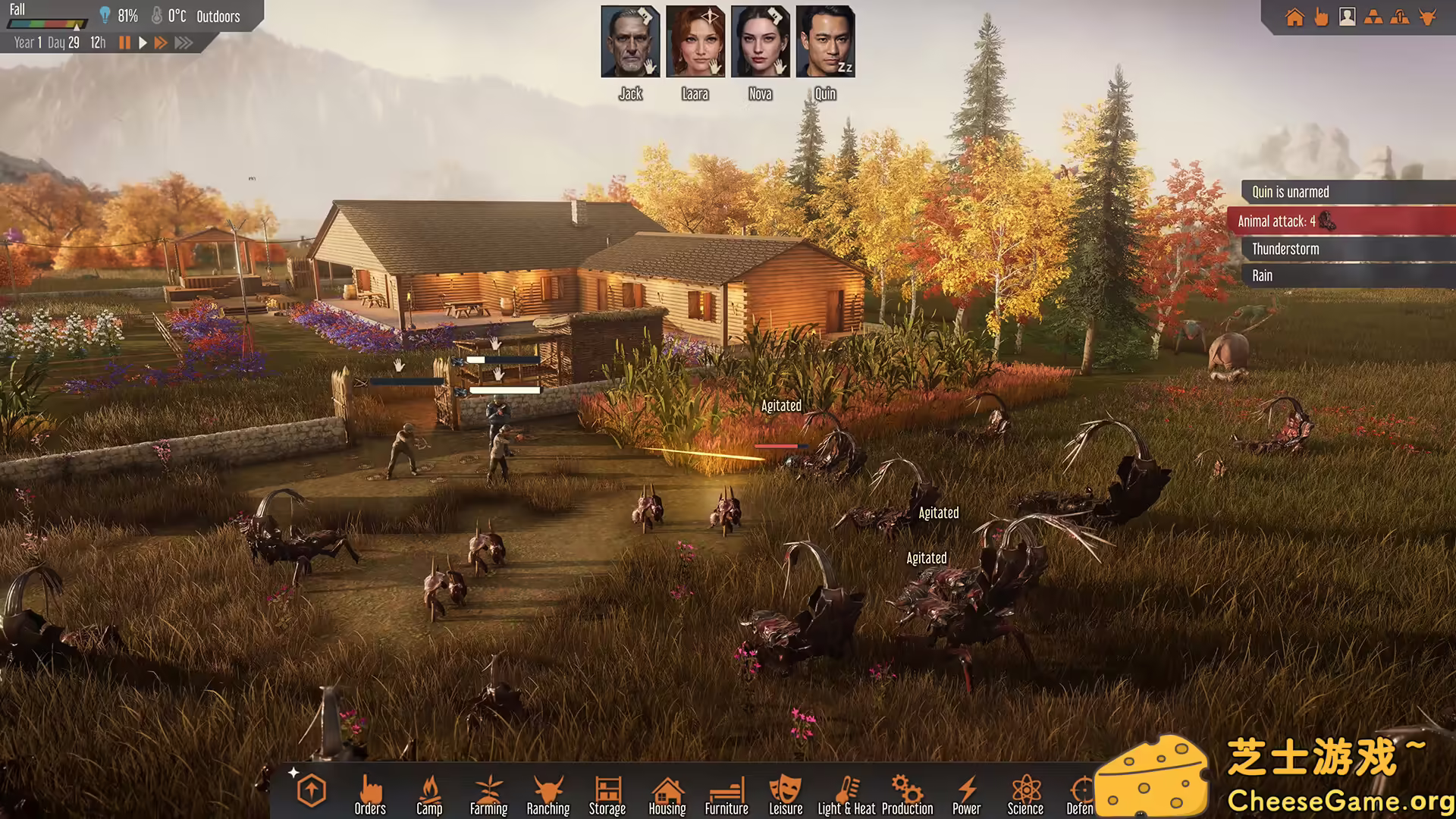The height and width of the screenshot is (819, 1456).
Task: Switch to double-arrow fast-forward speed
Action: [161, 43]
